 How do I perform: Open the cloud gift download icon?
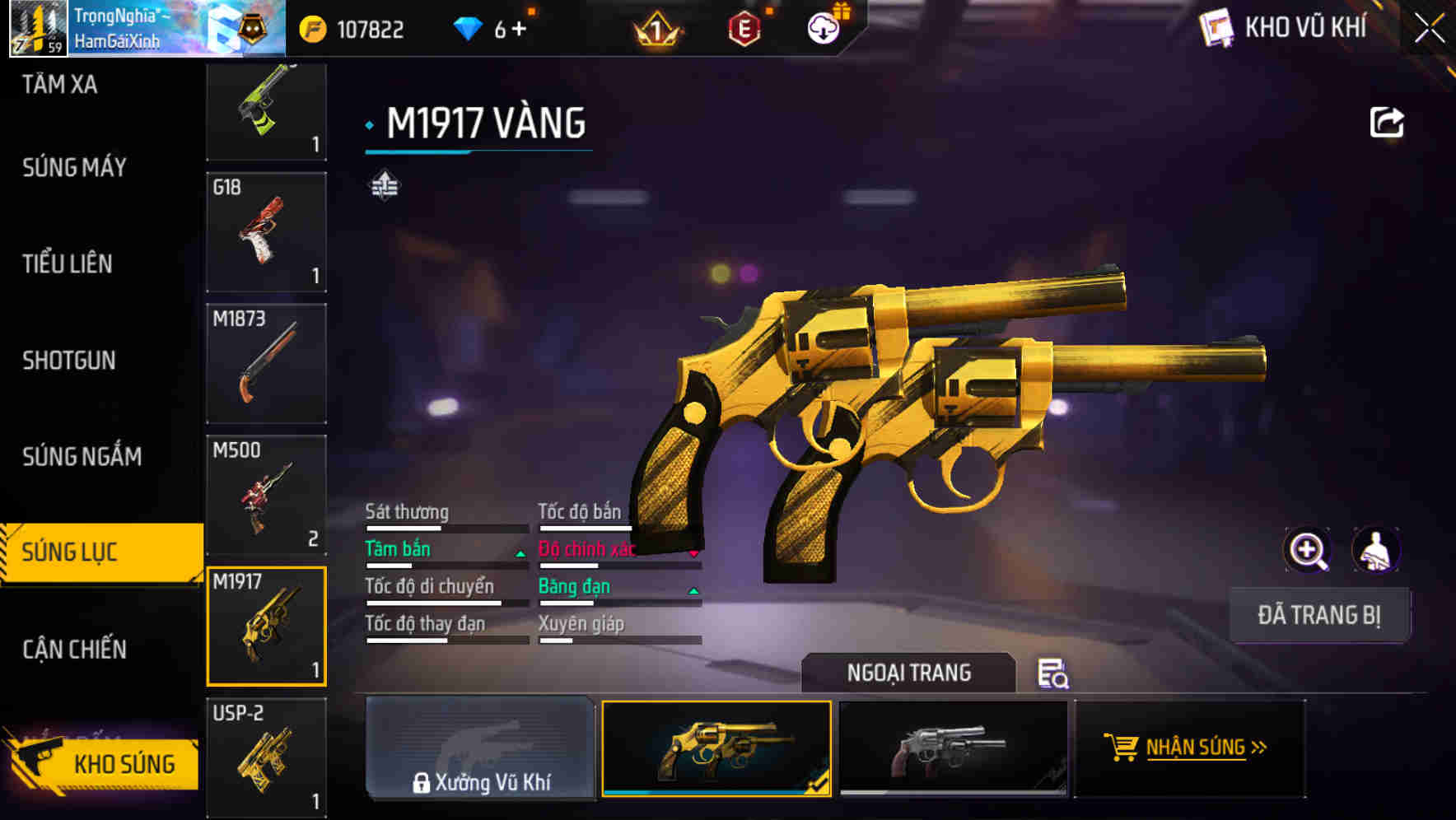pos(826,26)
